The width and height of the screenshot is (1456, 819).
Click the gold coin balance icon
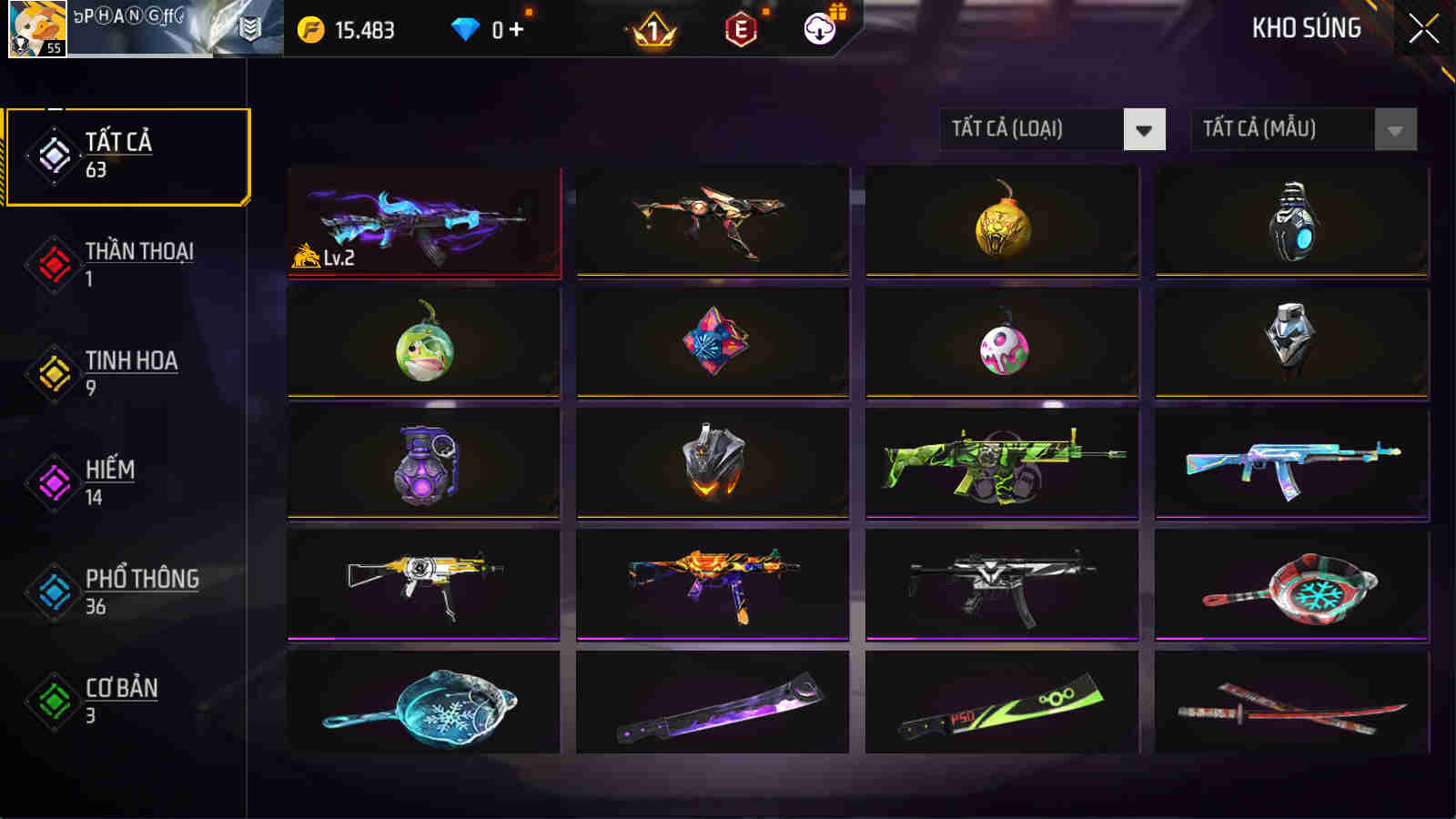click(311, 28)
